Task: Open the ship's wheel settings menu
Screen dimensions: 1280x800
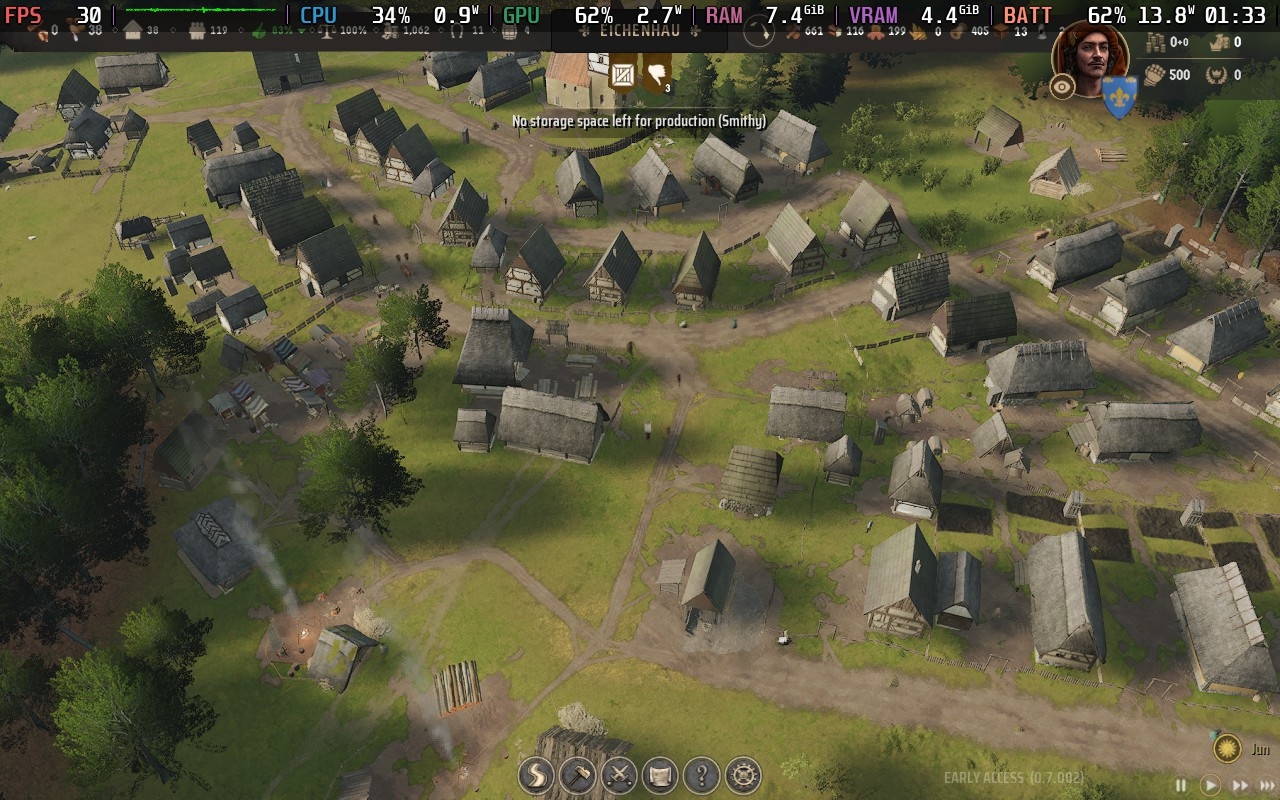Action: pos(743,775)
